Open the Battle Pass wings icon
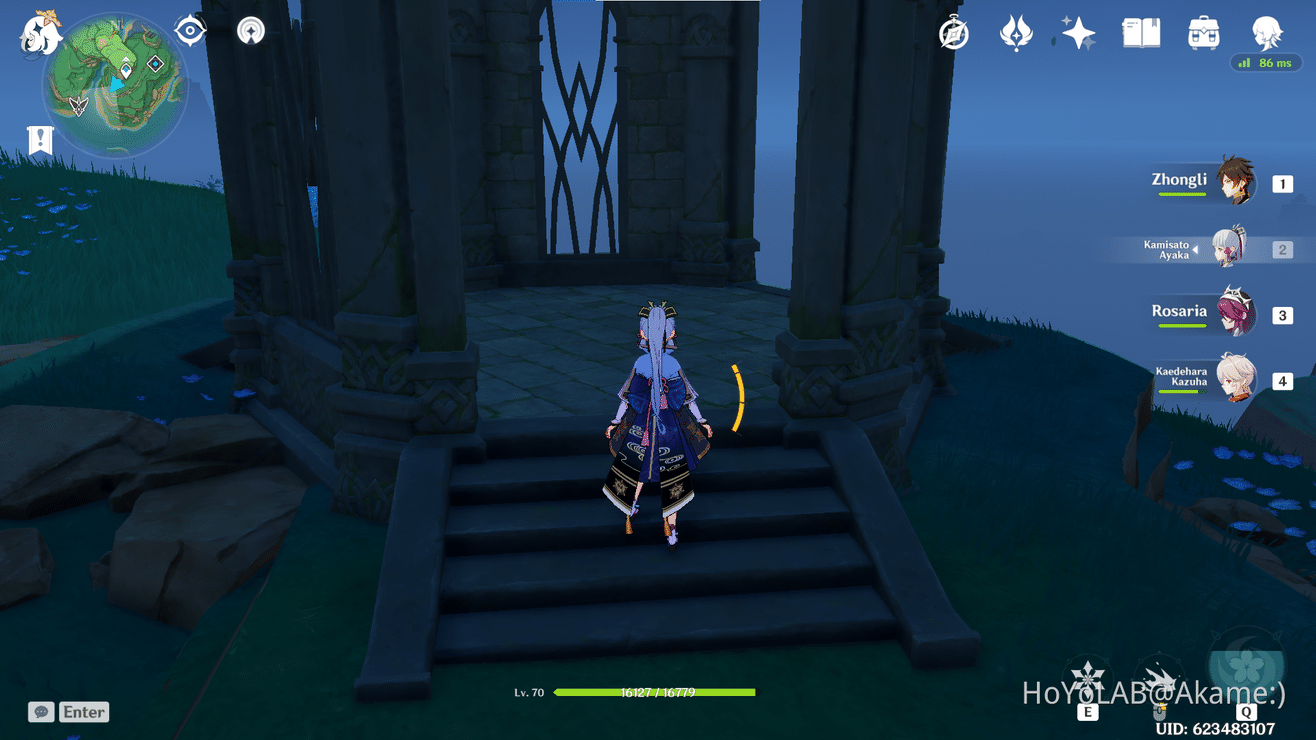This screenshot has width=1316, height=740. [x=1015, y=32]
